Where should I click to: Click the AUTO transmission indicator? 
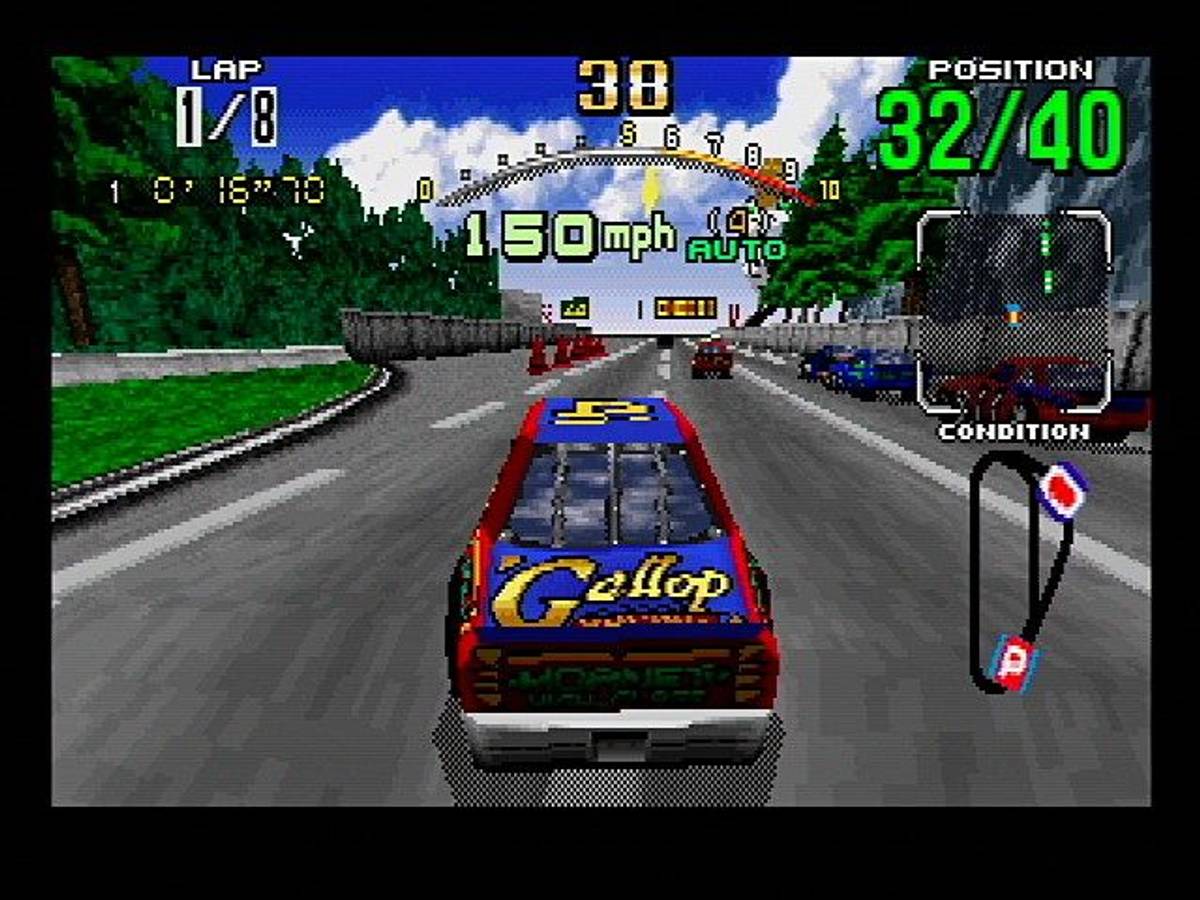pos(722,250)
